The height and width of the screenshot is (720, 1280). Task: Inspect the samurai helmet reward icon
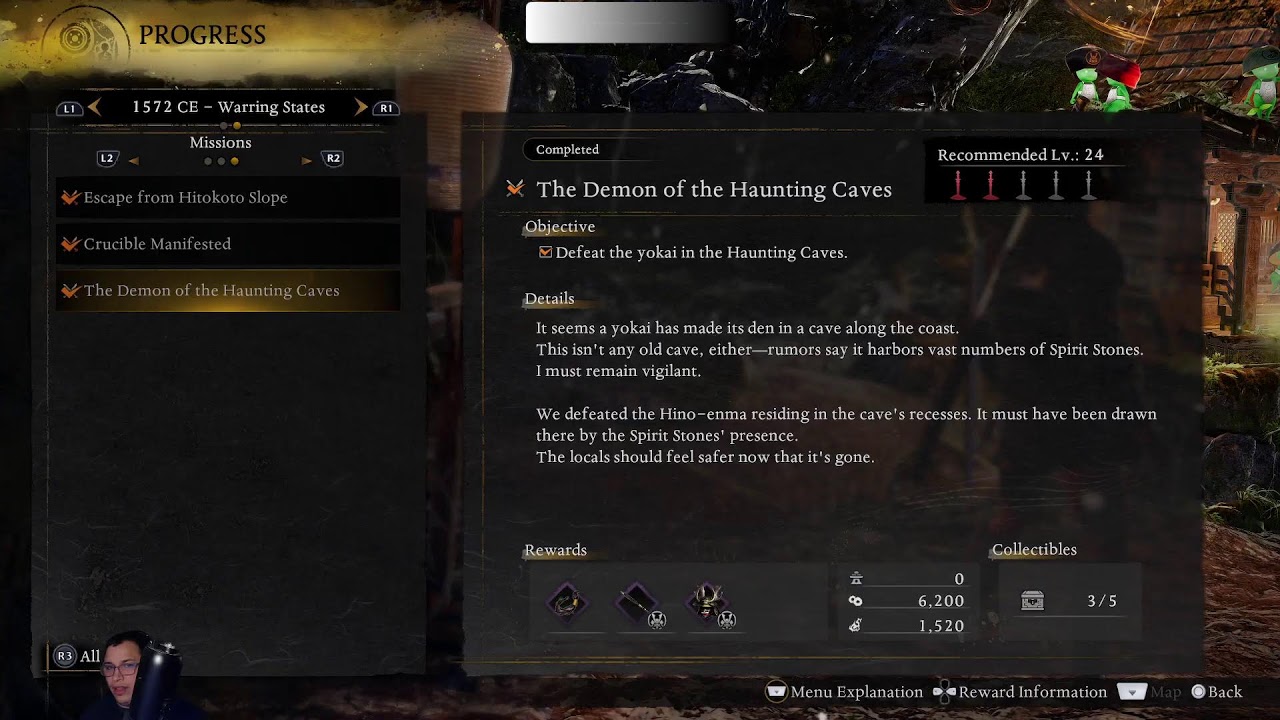tap(709, 602)
